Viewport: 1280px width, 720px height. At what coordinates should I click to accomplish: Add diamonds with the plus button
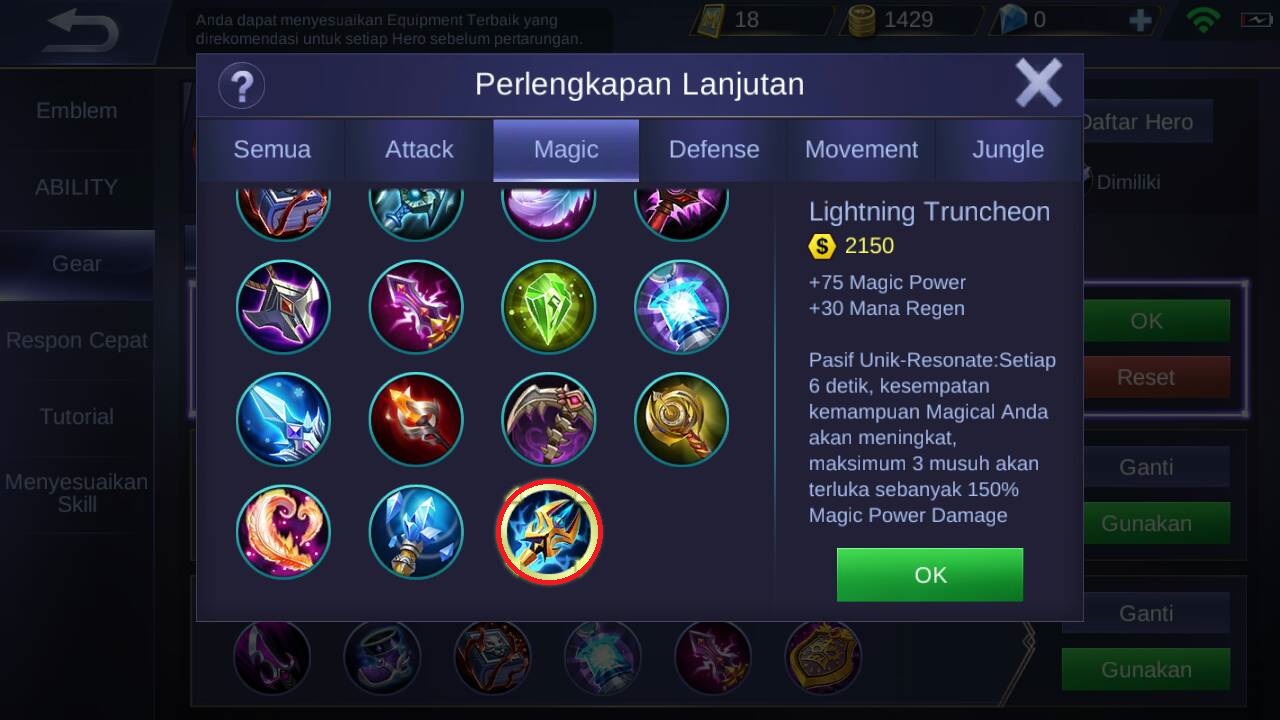tap(1139, 20)
